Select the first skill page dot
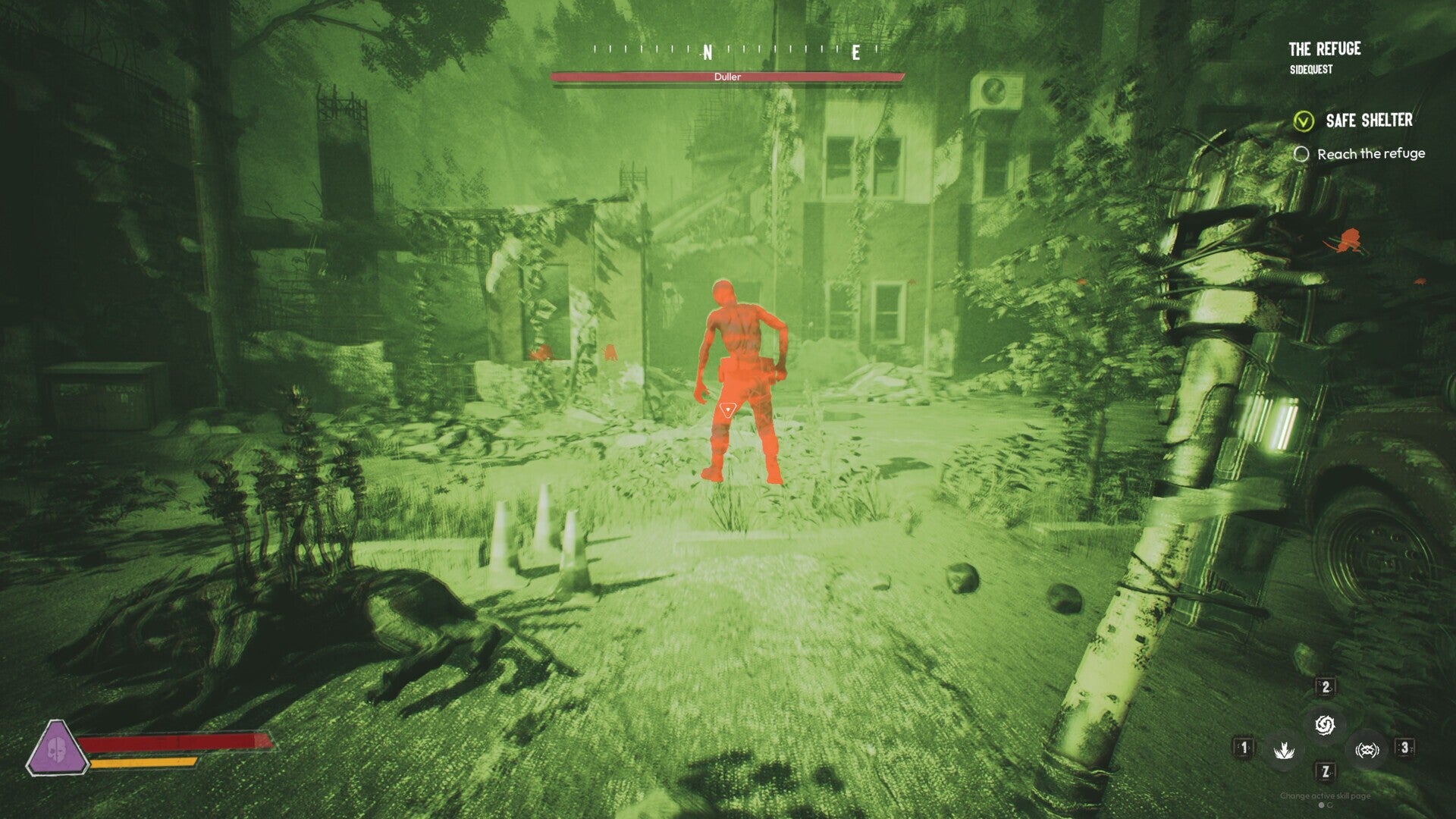Screen dimensions: 1456x819 coord(1321,806)
